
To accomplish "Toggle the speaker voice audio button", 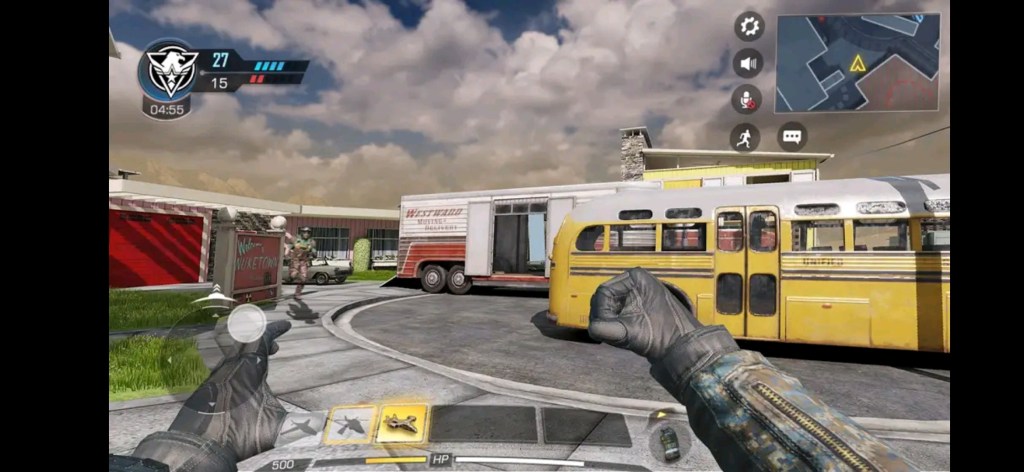I will (748, 63).
